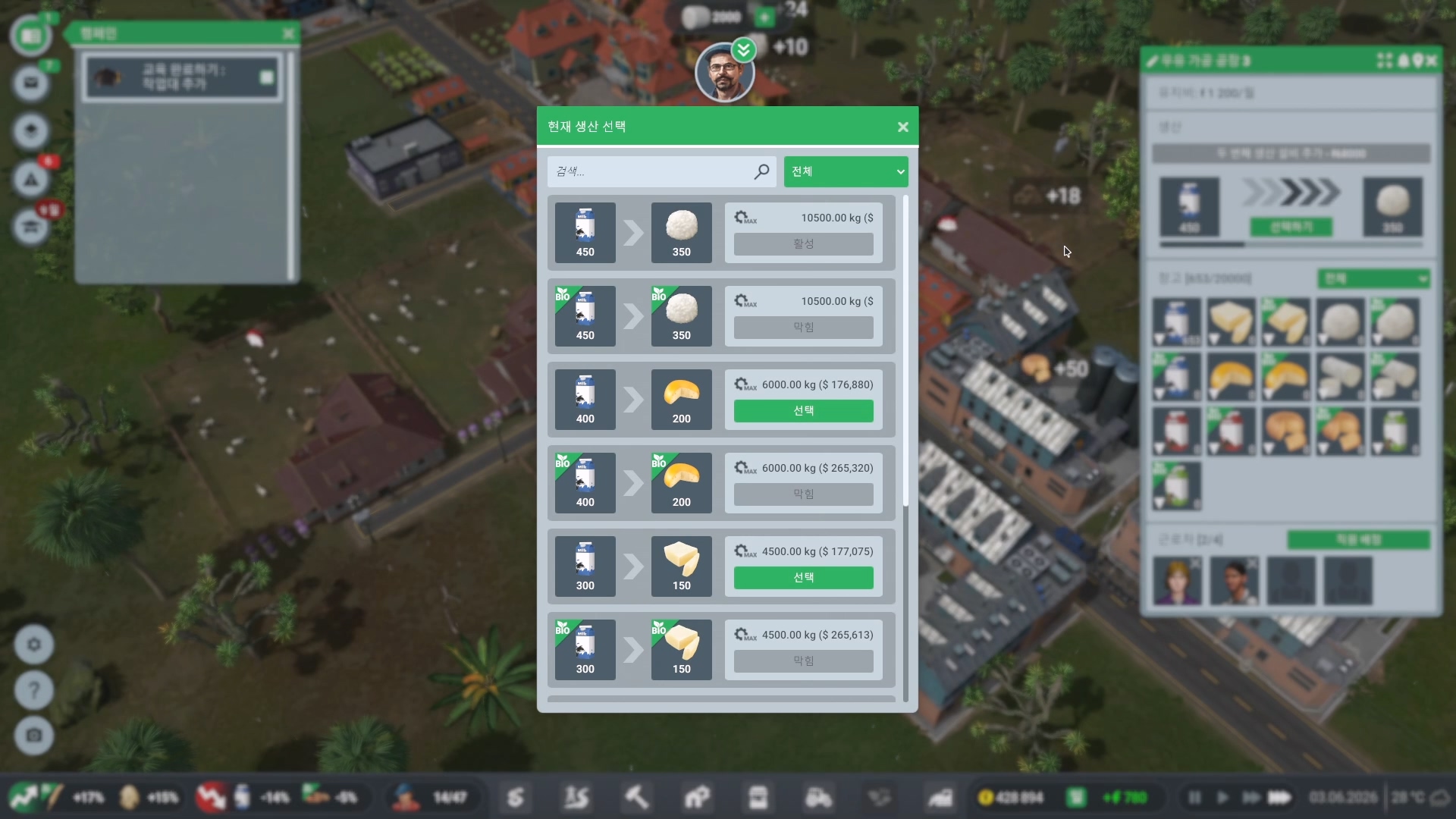The width and height of the screenshot is (1456, 819).
Task: Open the help question mark button
Action: [34, 690]
